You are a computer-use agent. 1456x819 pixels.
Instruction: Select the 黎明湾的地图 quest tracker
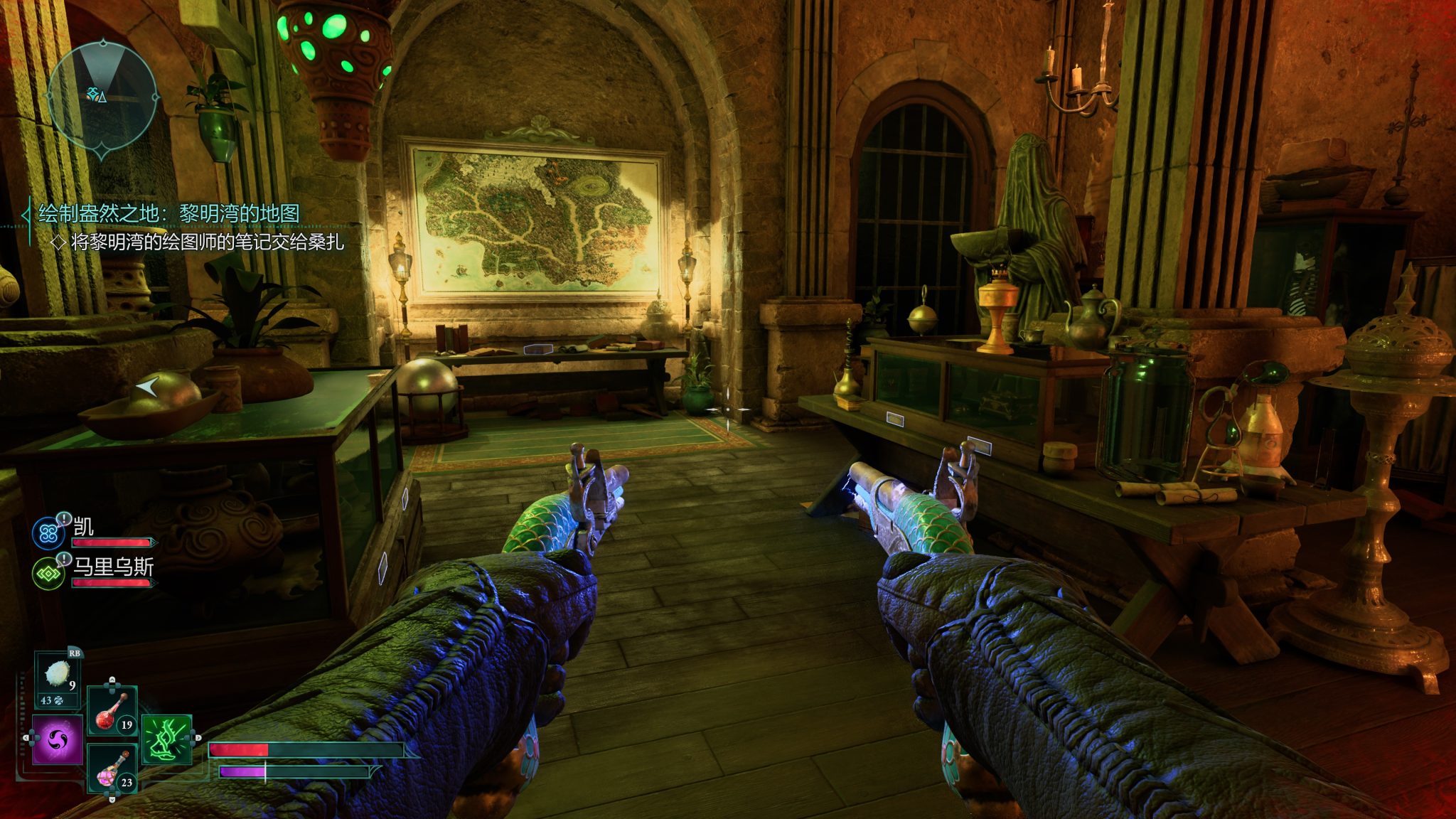coord(169,213)
